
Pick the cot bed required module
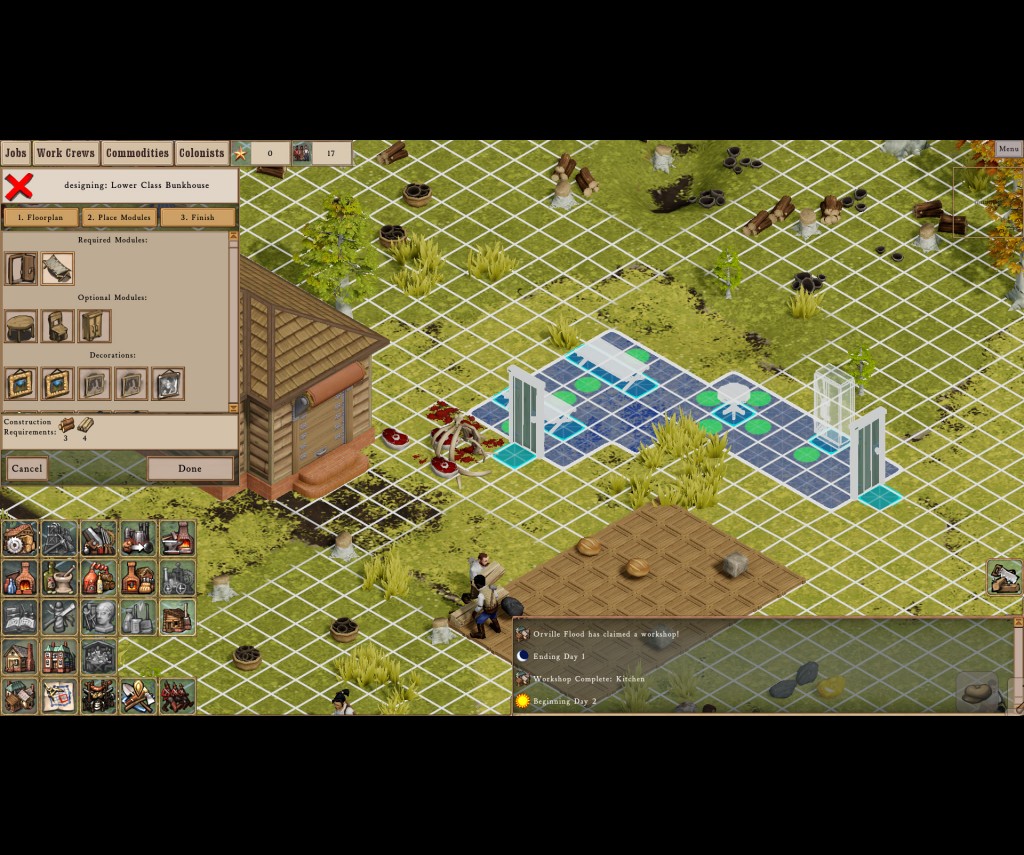pyautogui.click(x=57, y=268)
